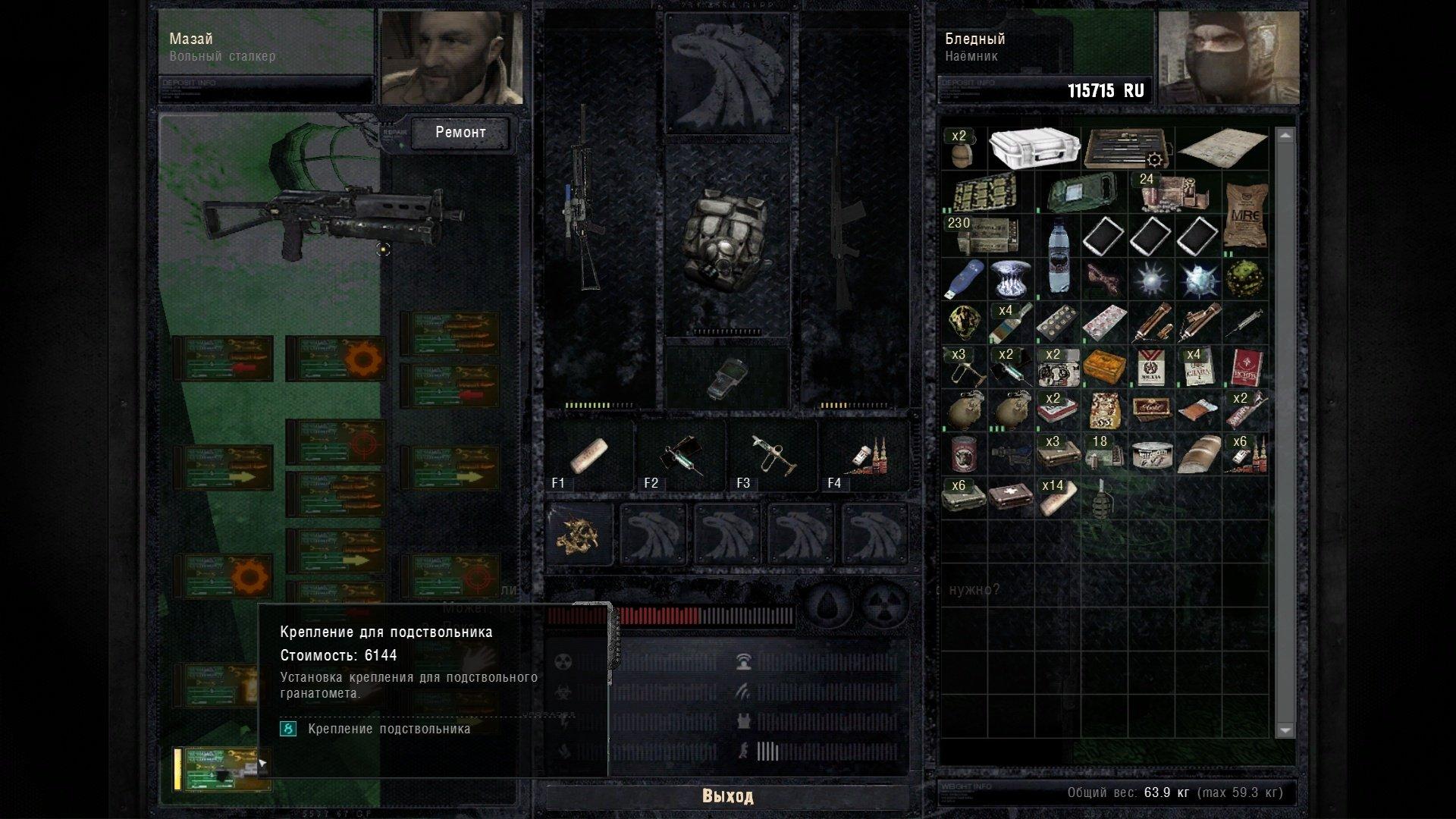Select the F4 quick slot item
The width and height of the screenshot is (1456, 819).
pyautogui.click(x=866, y=456)
